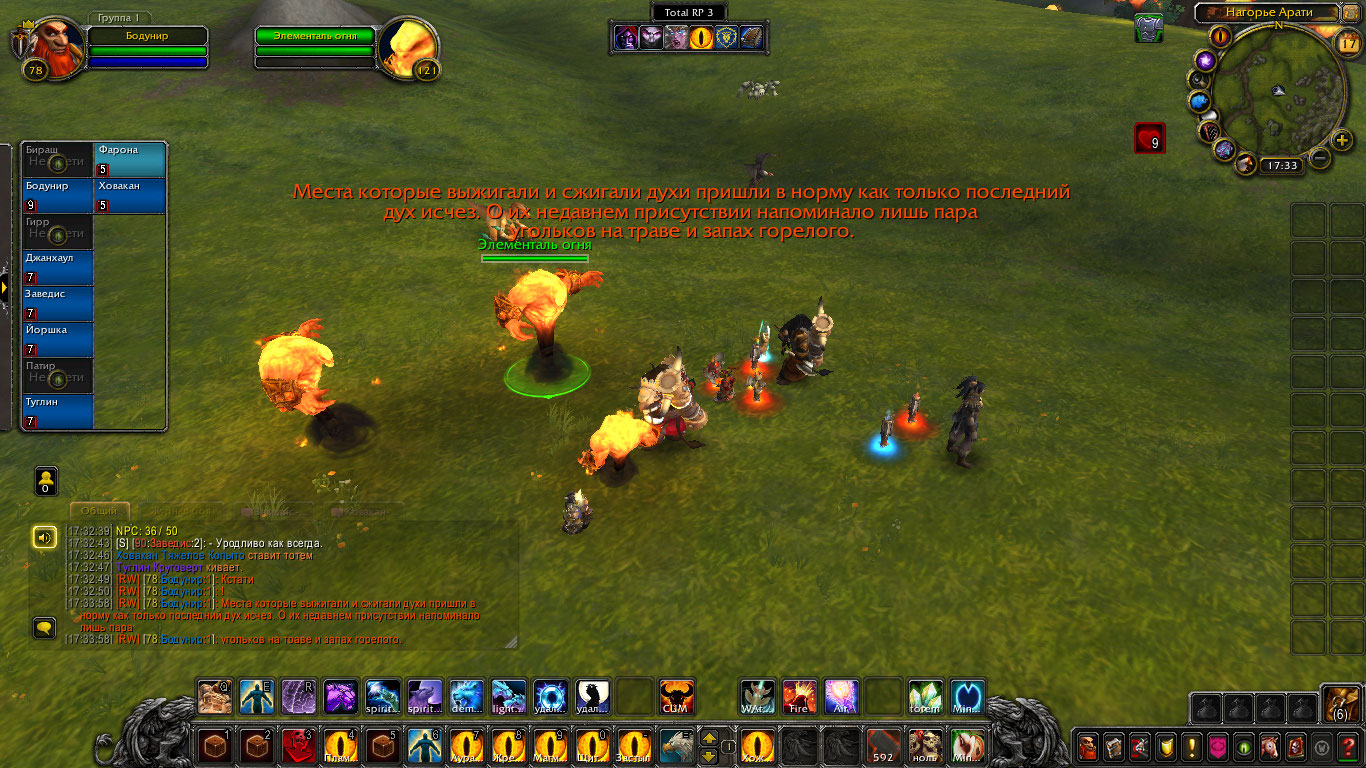The height and width of the screenshot is (768, 1366).
Task: Open the character info micro button
Action: click(x=1087, y=746)
